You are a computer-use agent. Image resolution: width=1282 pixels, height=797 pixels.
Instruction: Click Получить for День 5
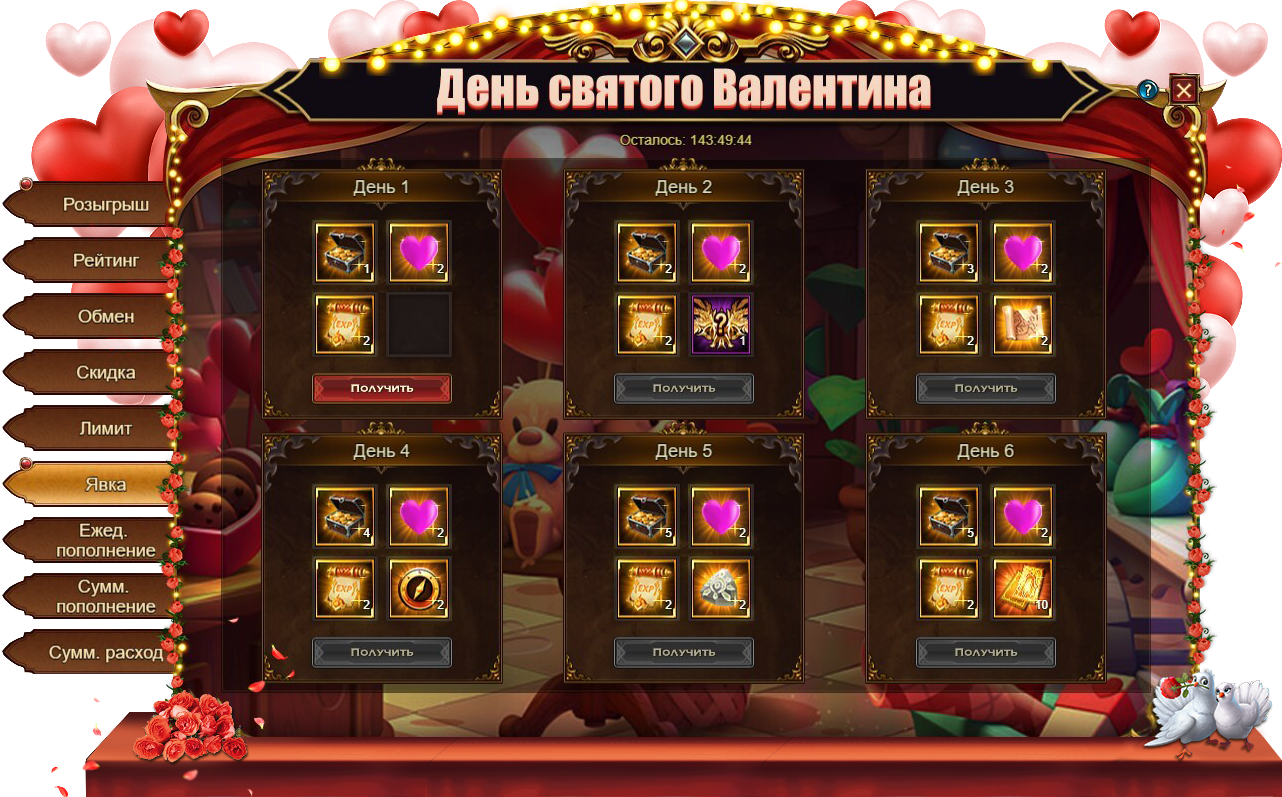pos(684,652)
